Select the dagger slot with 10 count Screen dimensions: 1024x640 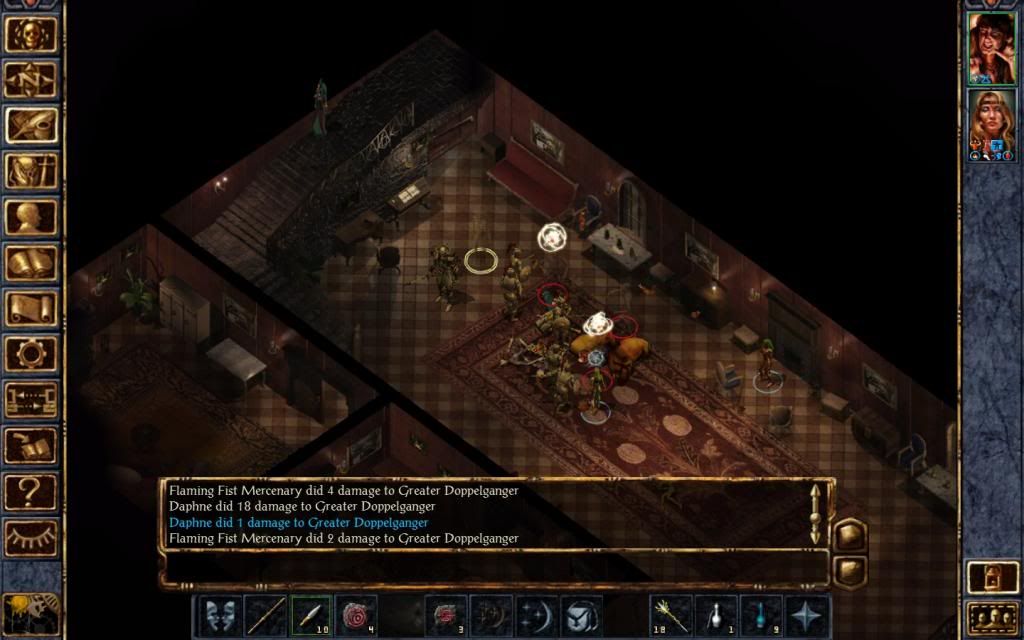[x=311, y=614]
